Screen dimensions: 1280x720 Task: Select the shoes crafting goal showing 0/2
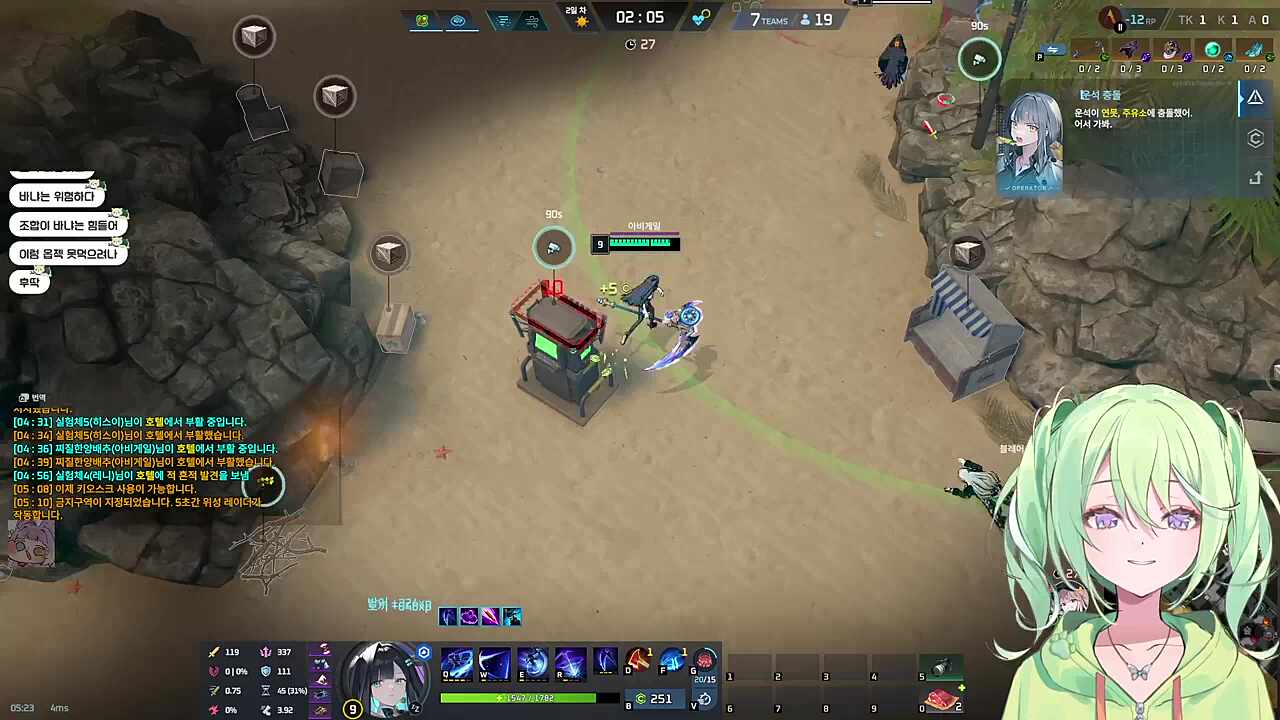[1254, 50]
